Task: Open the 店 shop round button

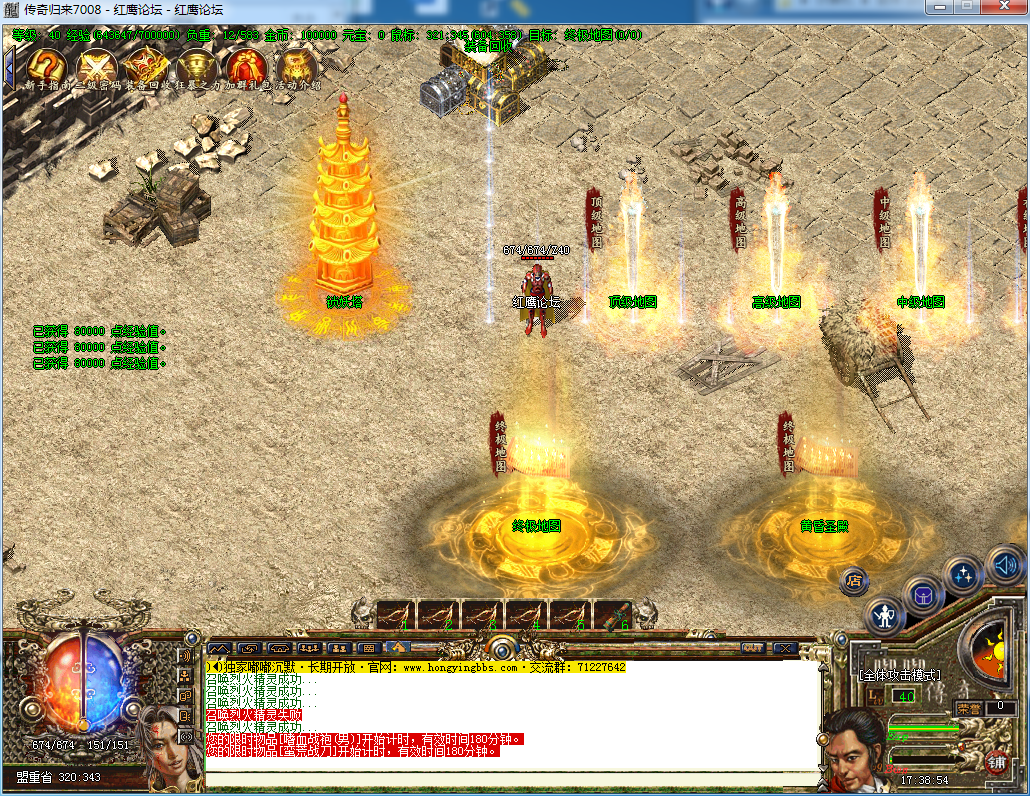Action: [x=853, y=580]
